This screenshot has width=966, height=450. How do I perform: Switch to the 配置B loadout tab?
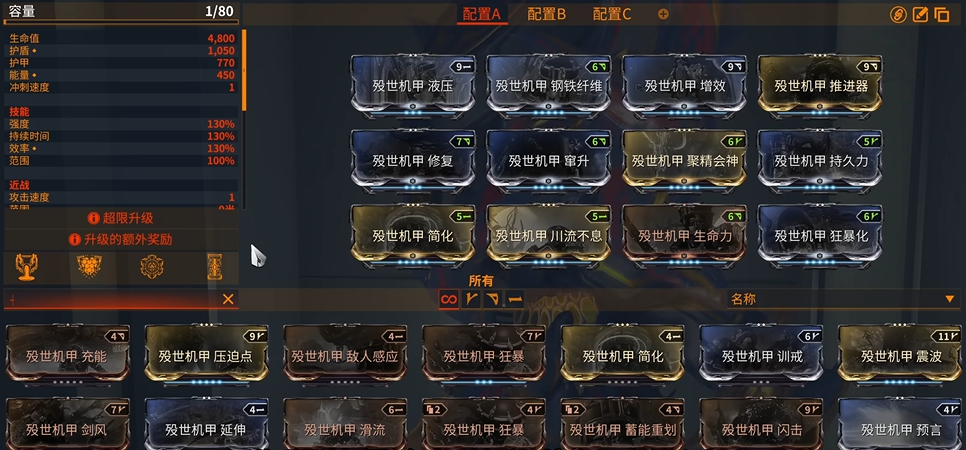546,14
